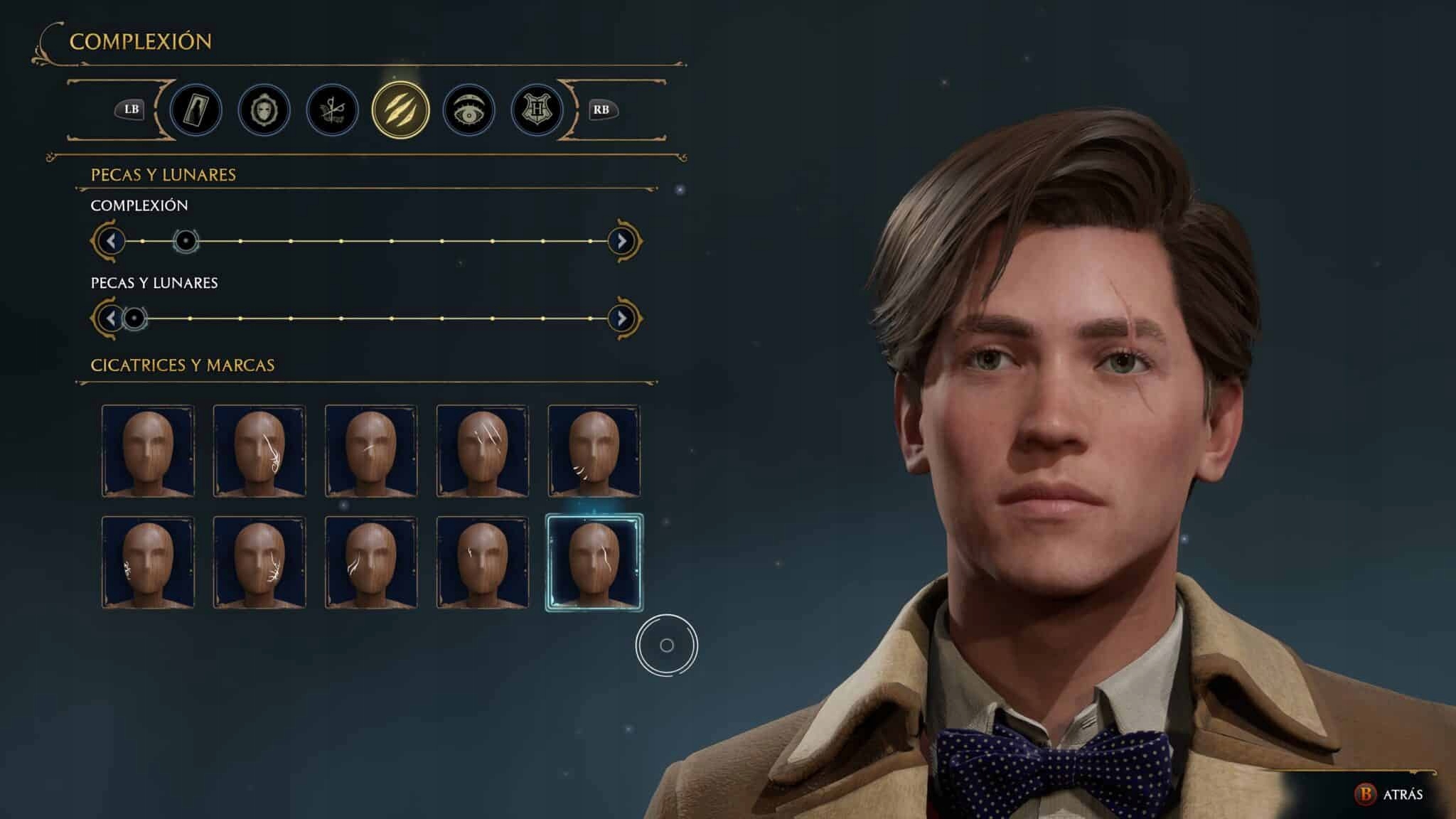Choose the jawline scar marks option
The height and width of the screenshot is (819, 1456).
click(594, 450)
